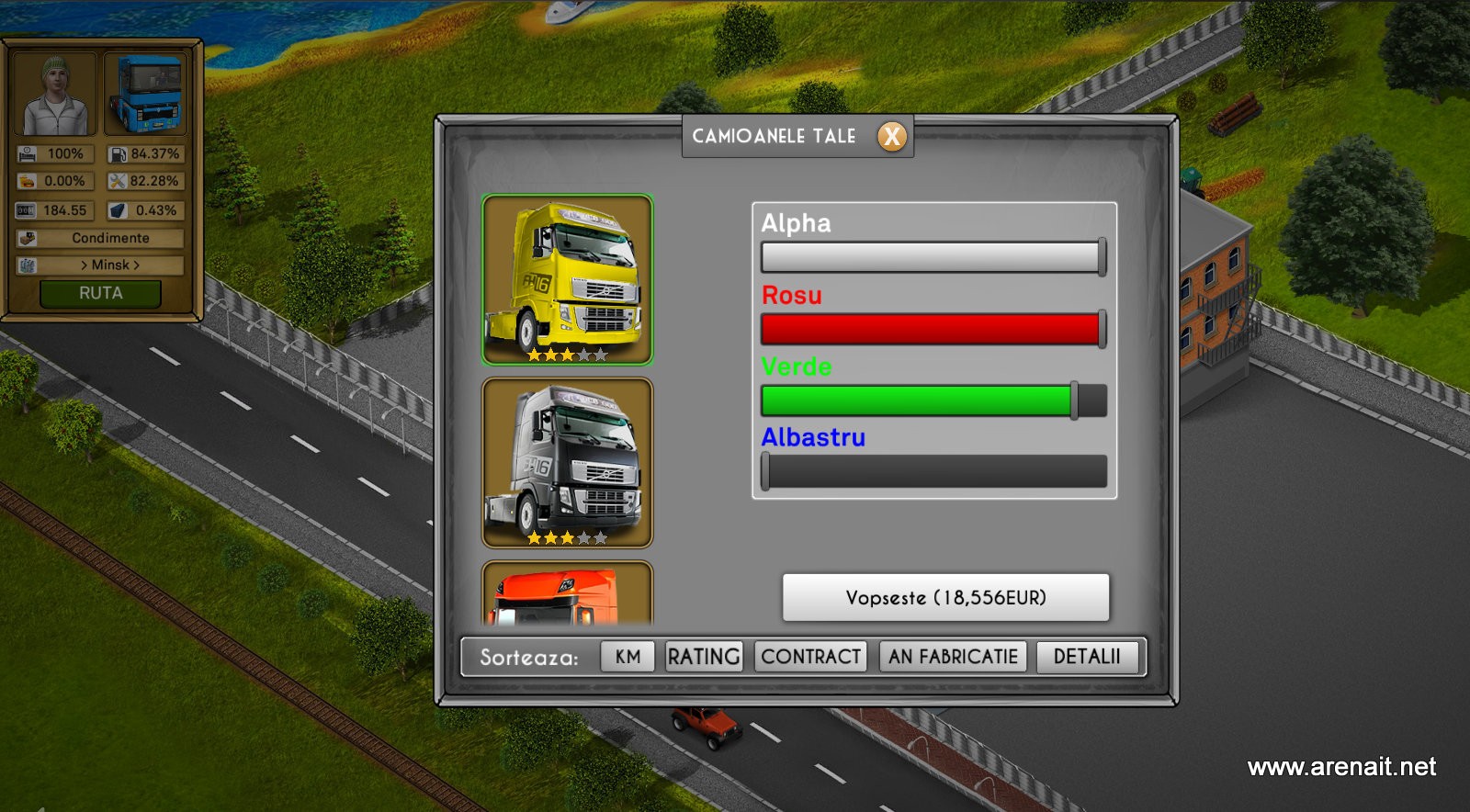The height and width of the screenshot is (812, 1470).
Task: Click Vopseste to paint for 18,556EUR
Action: [x=945, y=598]
